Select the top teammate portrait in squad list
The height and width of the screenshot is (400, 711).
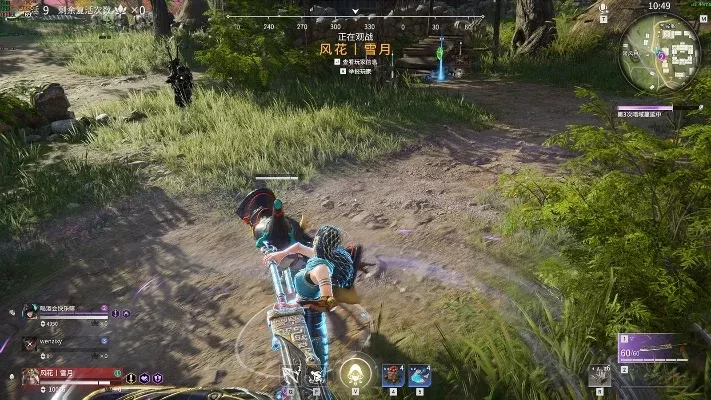(30, 312)
